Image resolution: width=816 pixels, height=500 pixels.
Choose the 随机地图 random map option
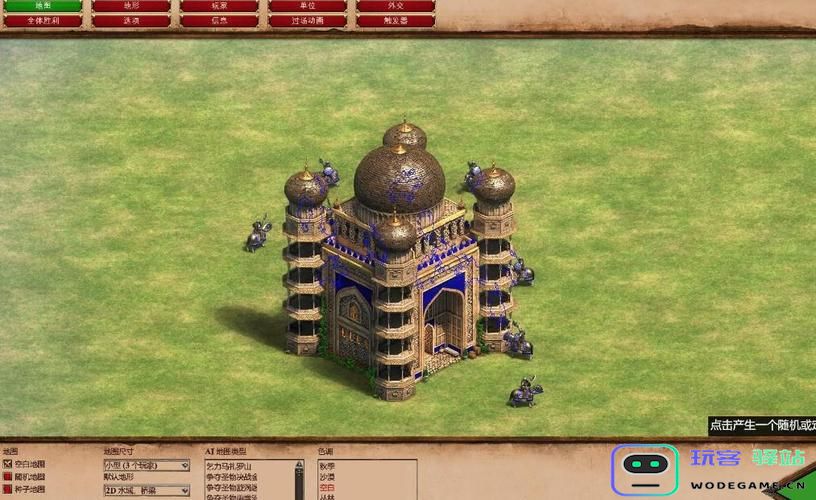pyautogui.click(x=8, y=477)
